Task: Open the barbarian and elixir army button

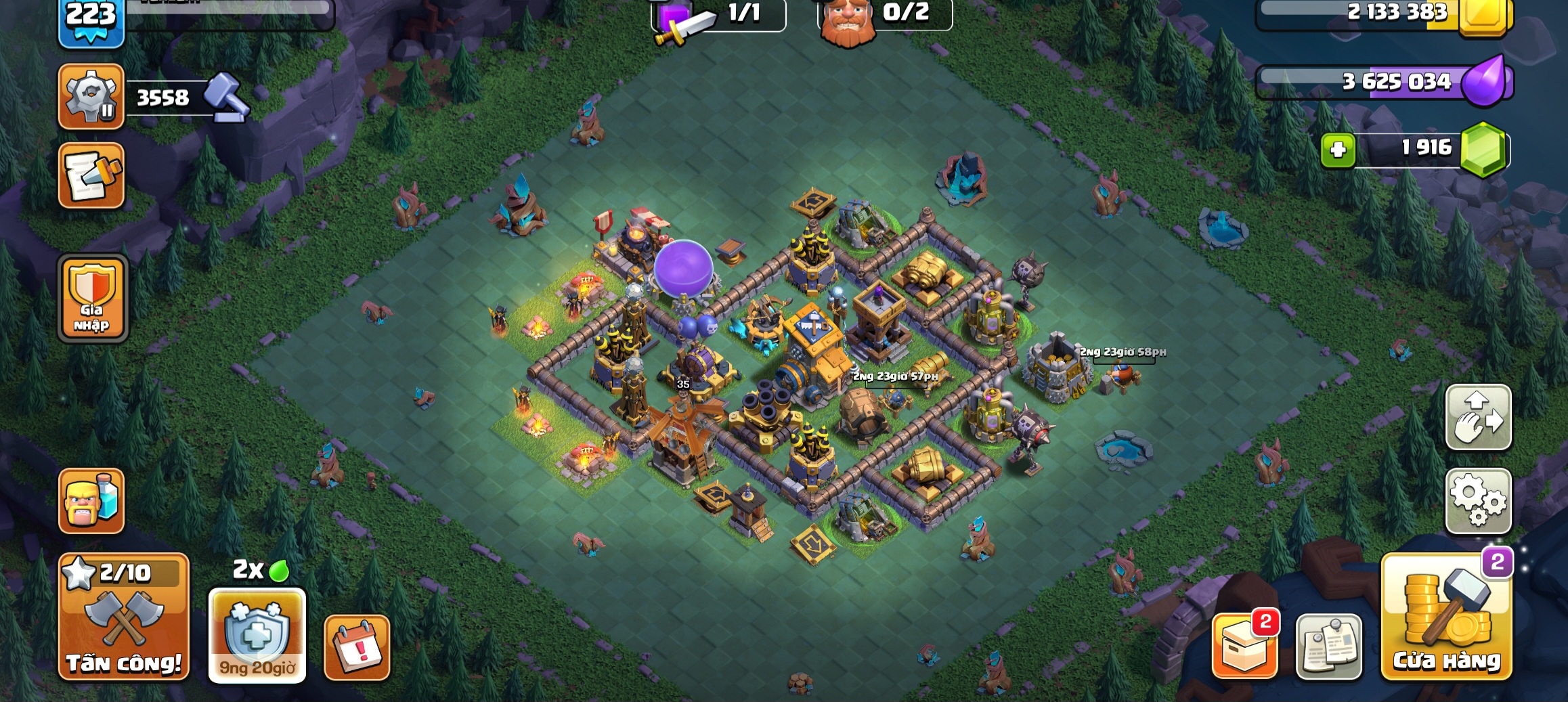Action: (x=91, y=501)
